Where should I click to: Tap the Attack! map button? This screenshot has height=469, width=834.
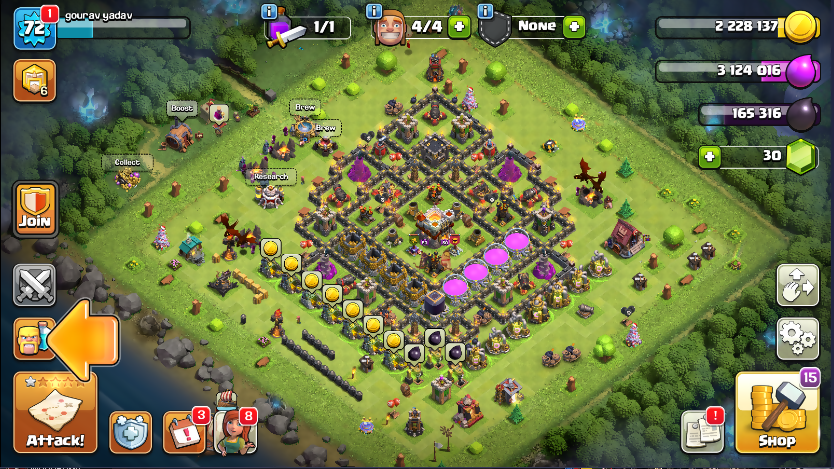[55, 414]
